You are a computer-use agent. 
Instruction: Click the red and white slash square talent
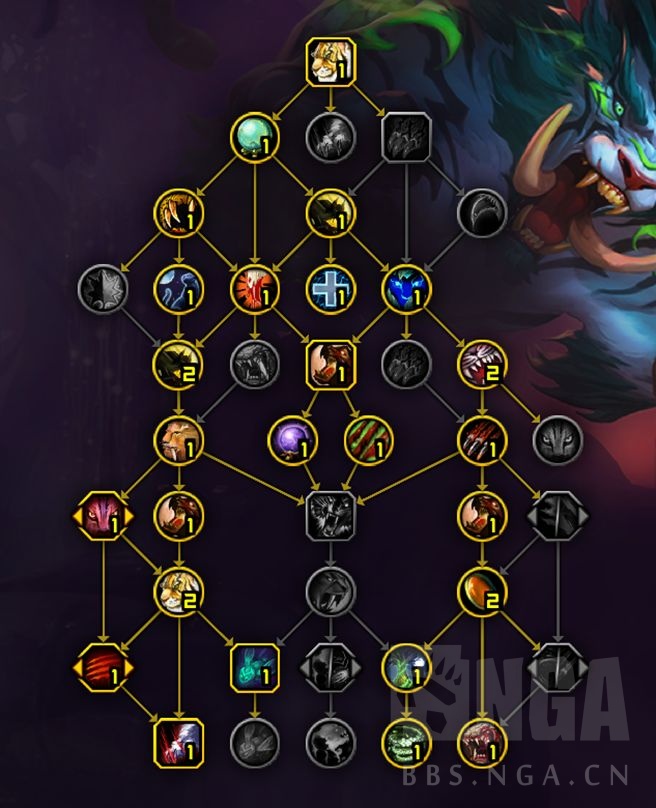tap(180, 743)
